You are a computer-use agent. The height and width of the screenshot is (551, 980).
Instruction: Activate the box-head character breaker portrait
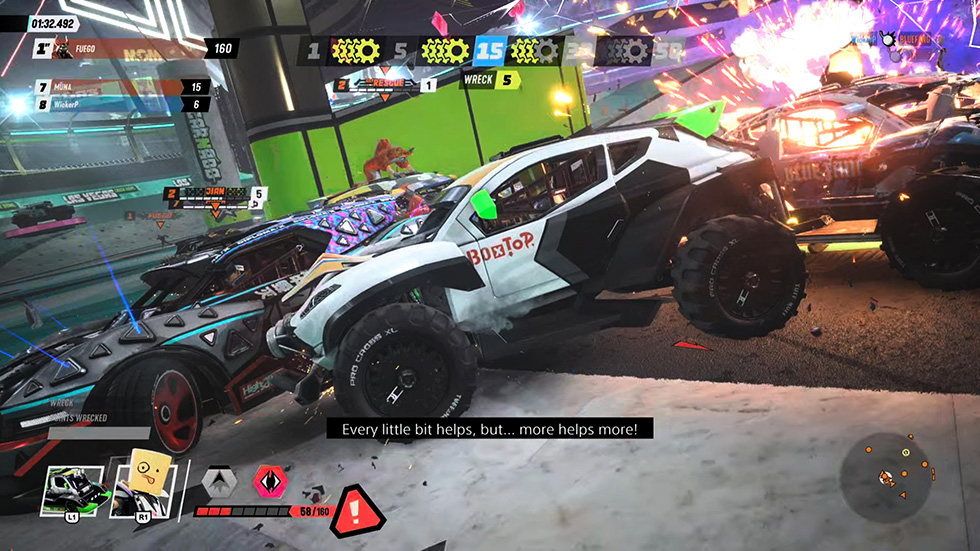(146, 489)
